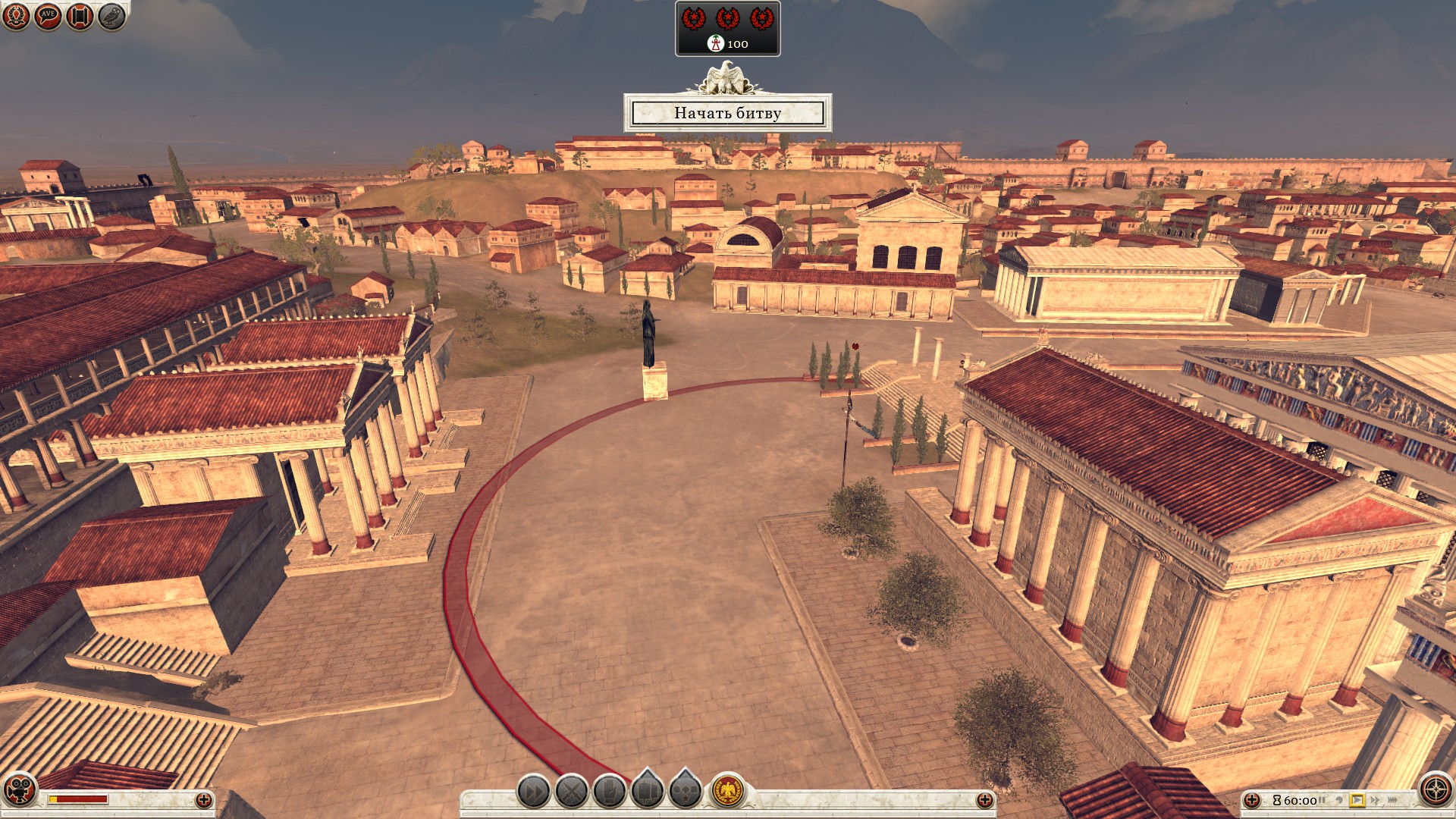Click the grey owl advisor icon

tap(111, 16)
